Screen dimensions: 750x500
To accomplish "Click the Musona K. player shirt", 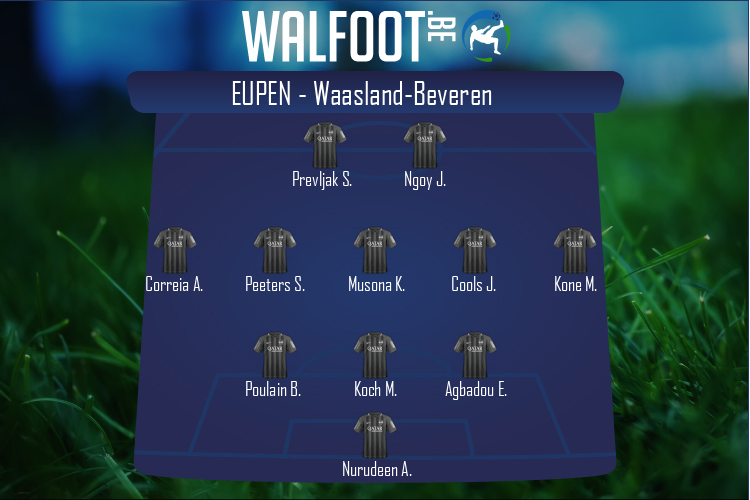I will click(x=375, y=251).
